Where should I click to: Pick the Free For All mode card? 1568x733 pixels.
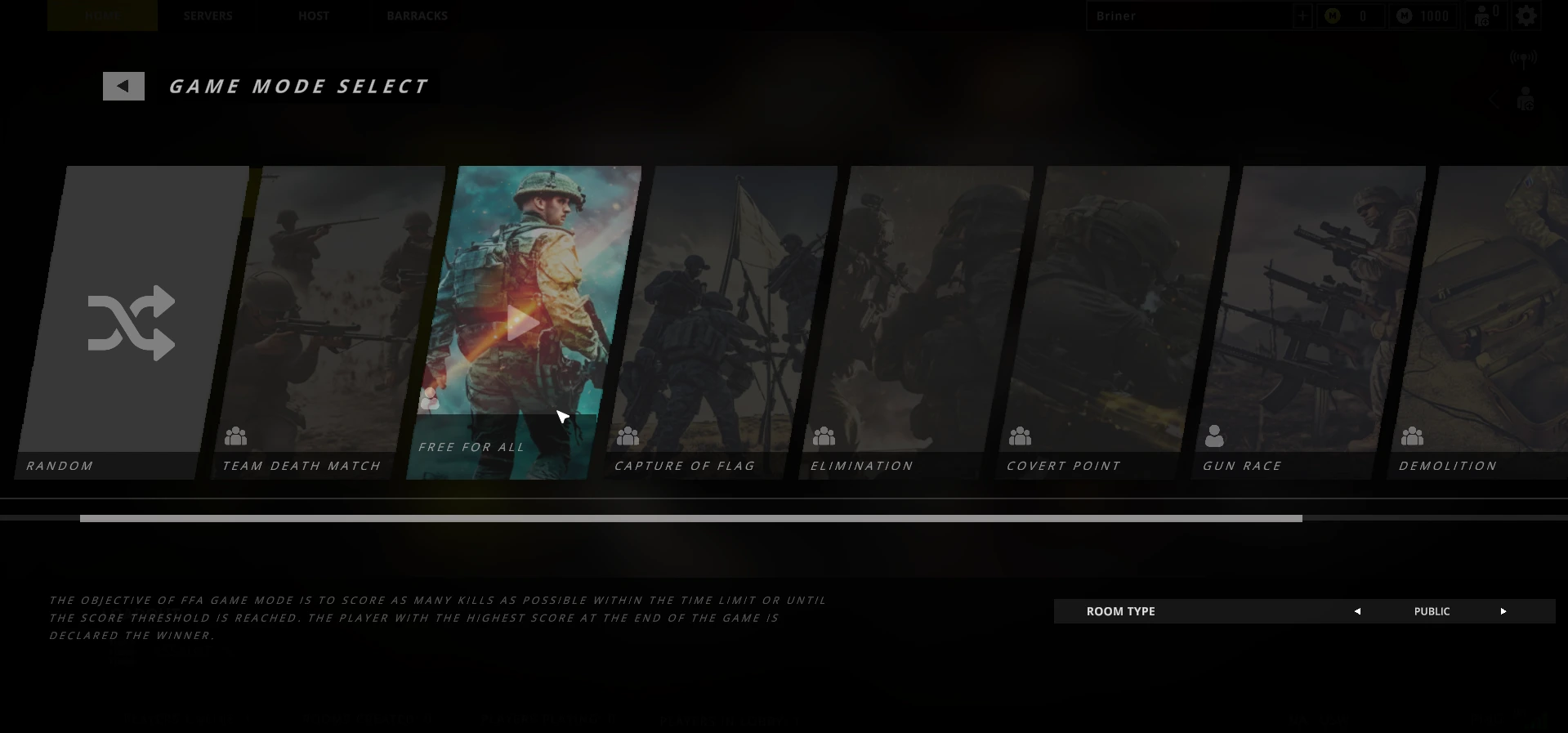(523, 323)
